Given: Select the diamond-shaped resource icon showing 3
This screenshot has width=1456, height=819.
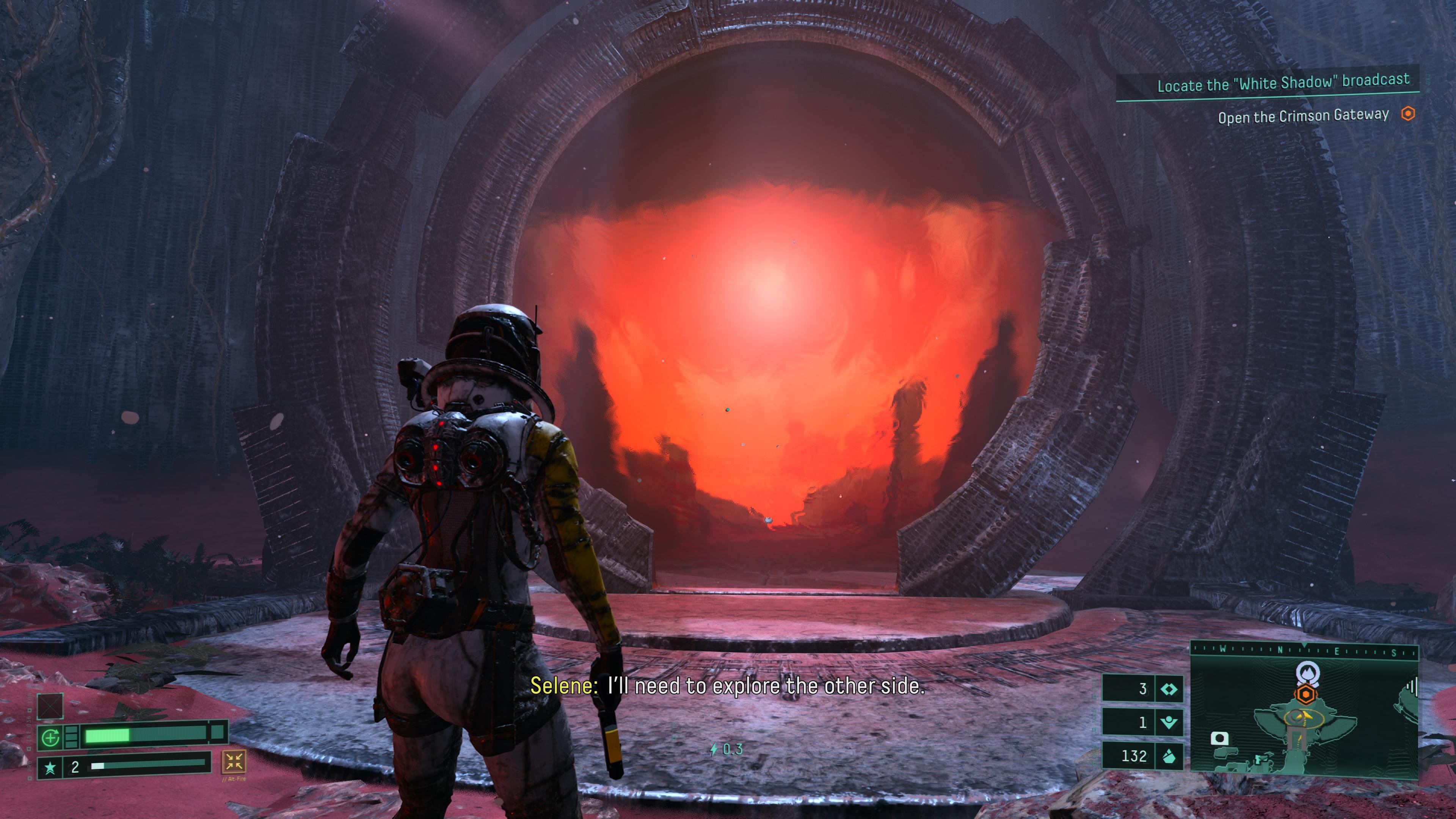Looking at the screenshot, I should pos(1168,689).
